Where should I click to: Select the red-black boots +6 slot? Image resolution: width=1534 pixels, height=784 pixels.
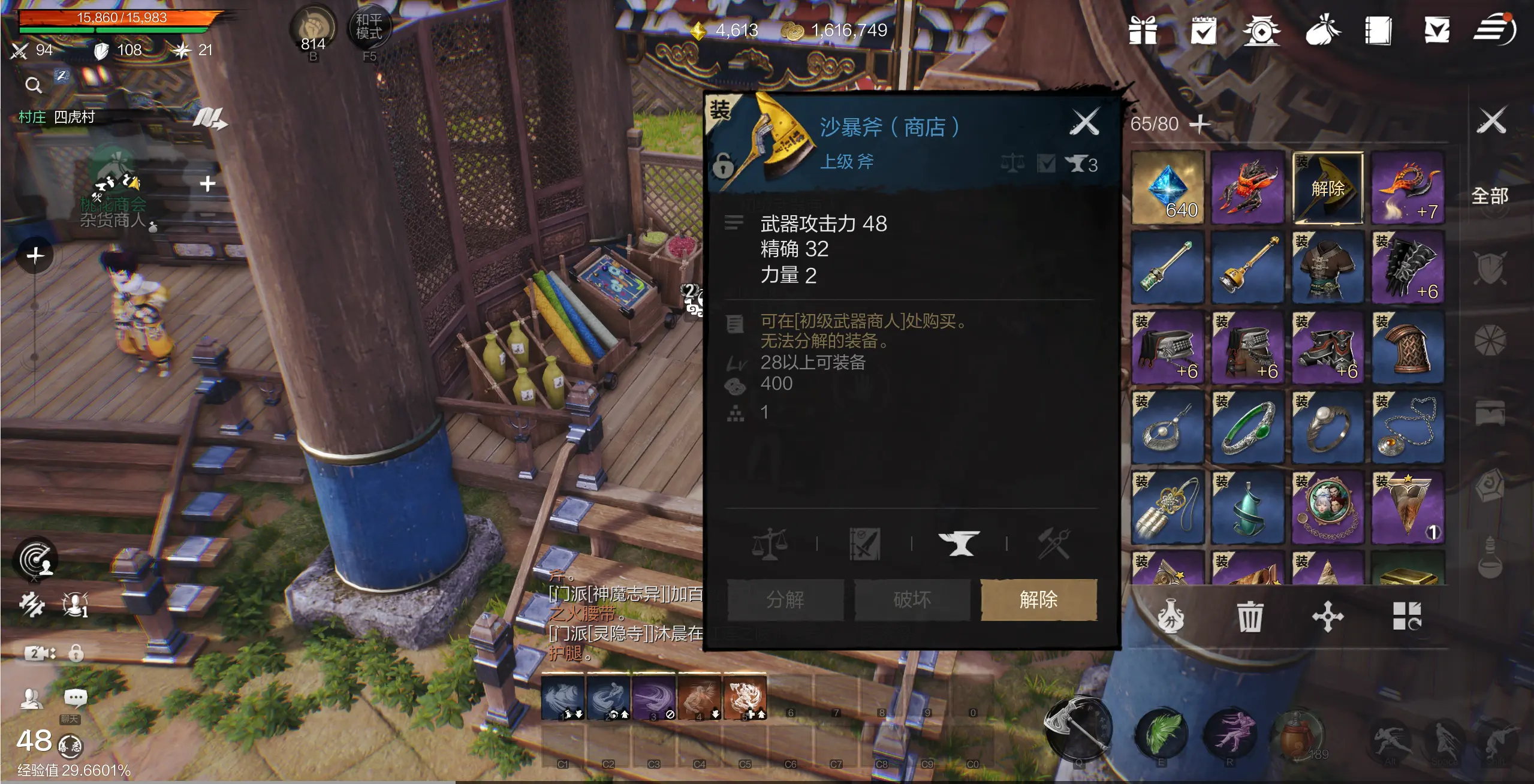click(1327, 348)
